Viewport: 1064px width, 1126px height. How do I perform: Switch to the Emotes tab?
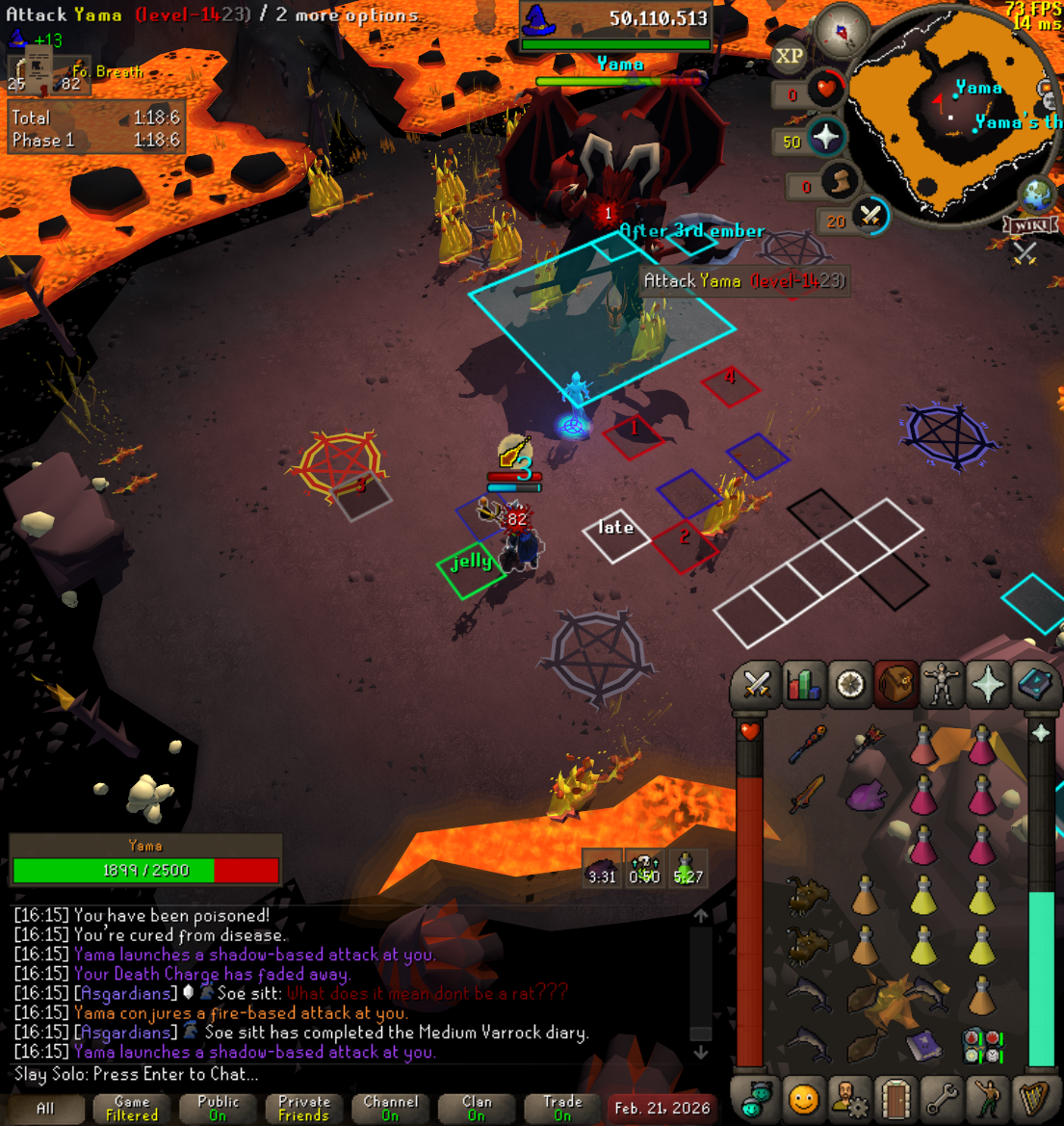[x=988, y=1098]
